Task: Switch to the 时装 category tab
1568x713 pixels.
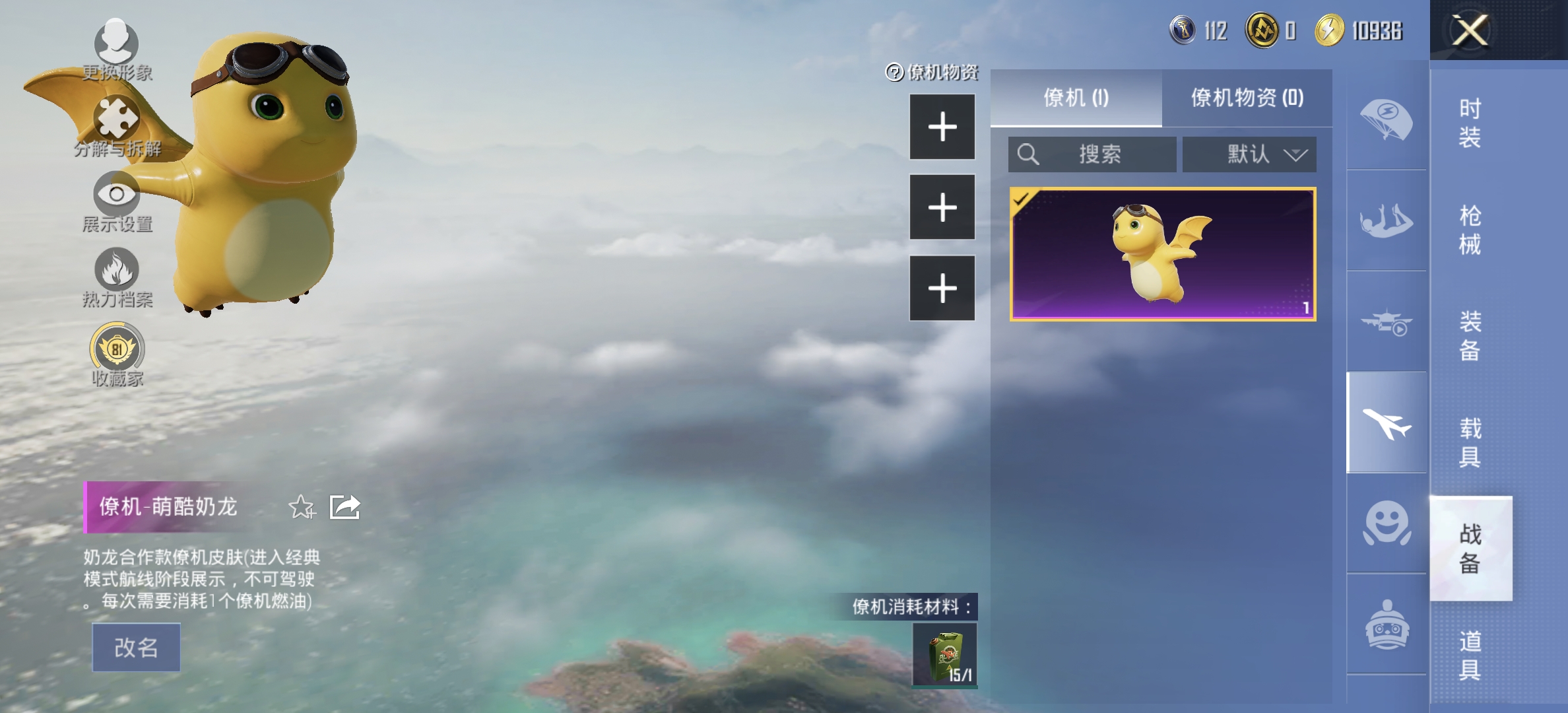Action: pos(1472,125)
